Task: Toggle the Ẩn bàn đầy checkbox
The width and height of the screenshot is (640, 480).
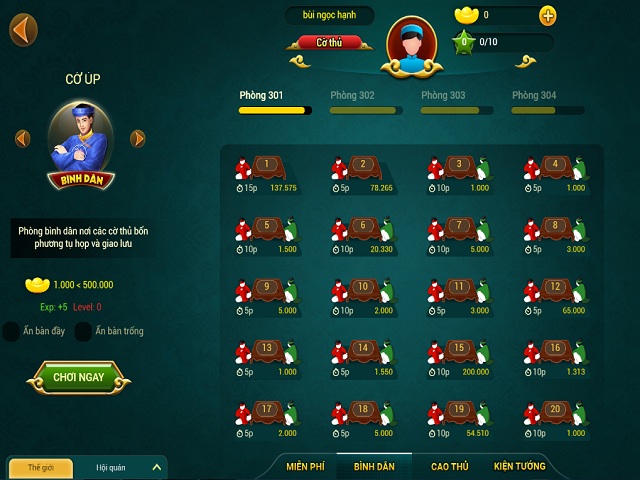Action: click(x=13, y=331)
